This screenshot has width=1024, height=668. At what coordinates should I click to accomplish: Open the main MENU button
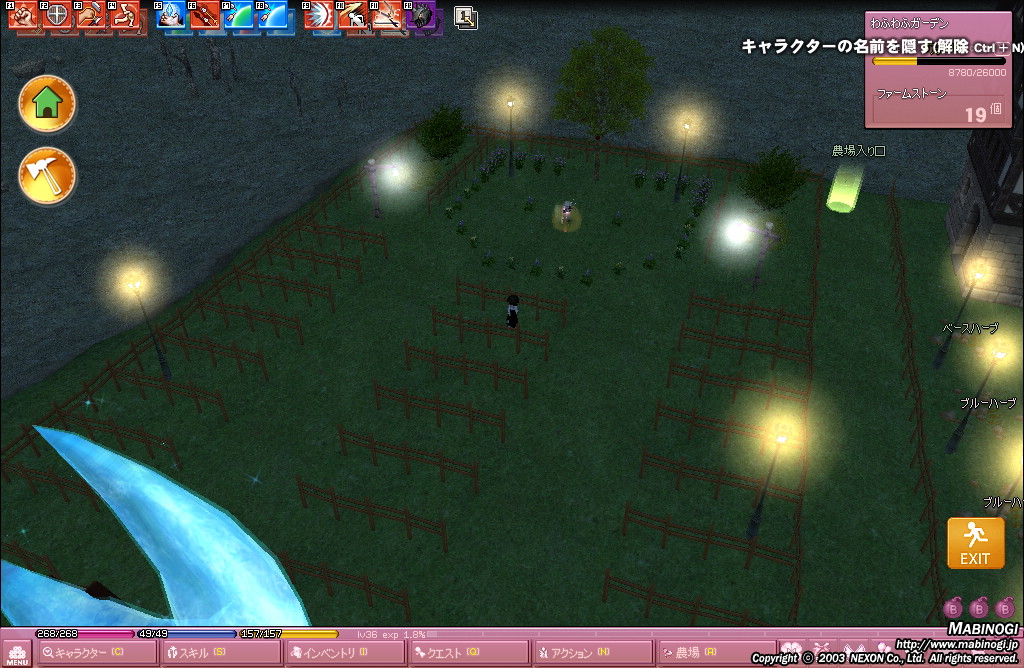click(17, 652)
